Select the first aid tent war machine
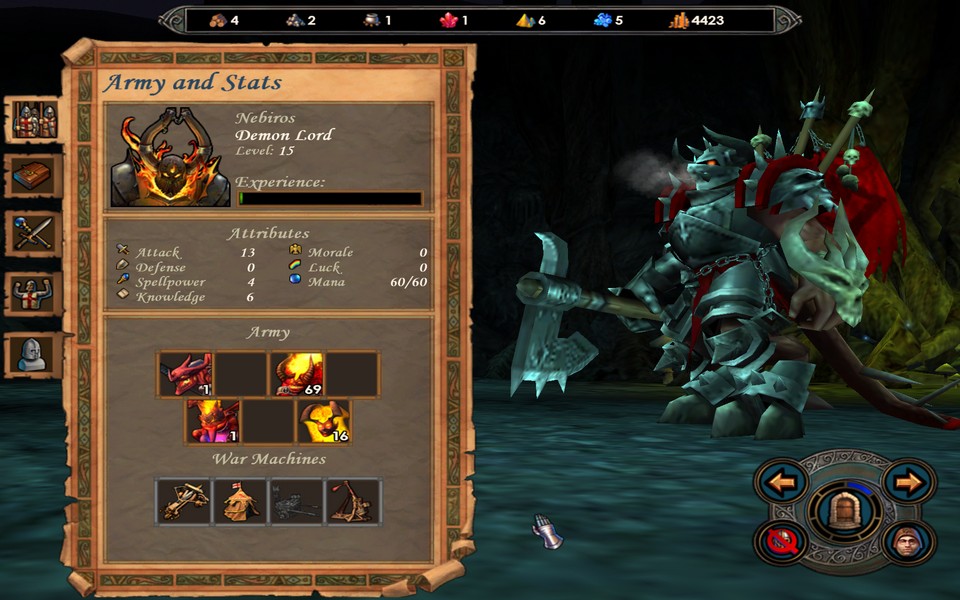This screenshot has width=960, height=600. tap(241, 501)
